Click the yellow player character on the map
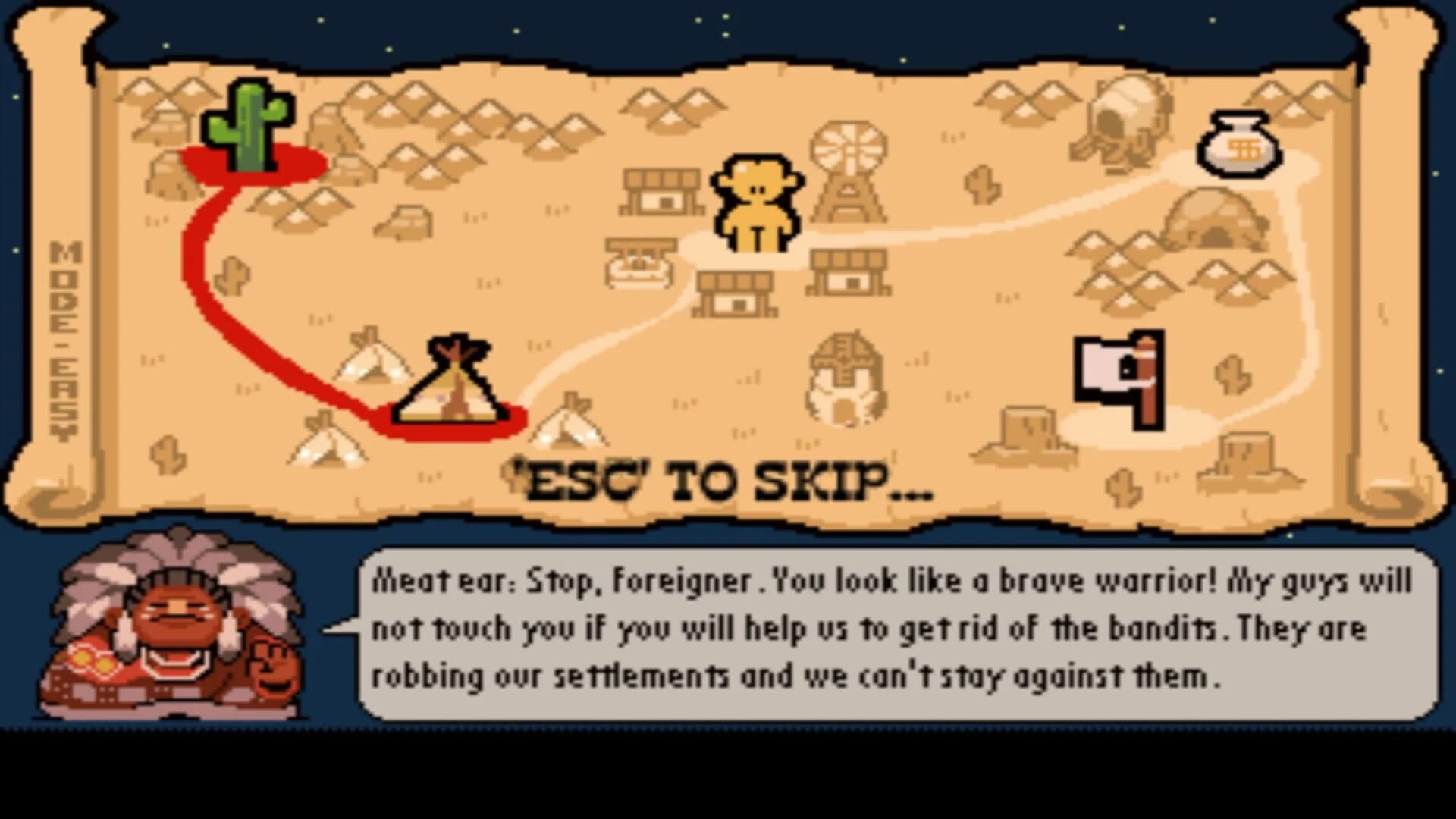The image size is (1456, 819). coord(755,201)
